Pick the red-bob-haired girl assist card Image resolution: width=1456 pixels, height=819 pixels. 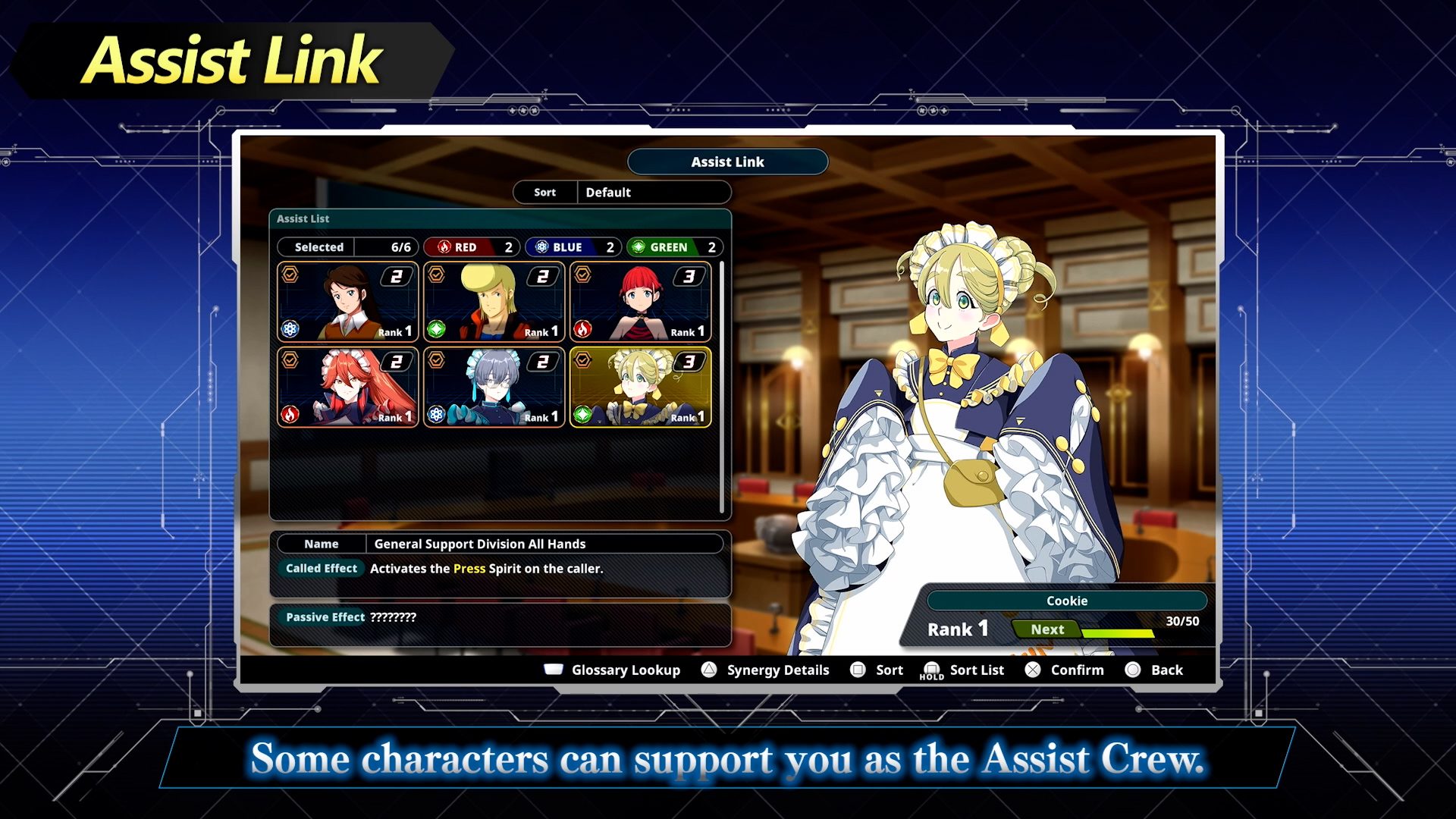pos(640,302)
